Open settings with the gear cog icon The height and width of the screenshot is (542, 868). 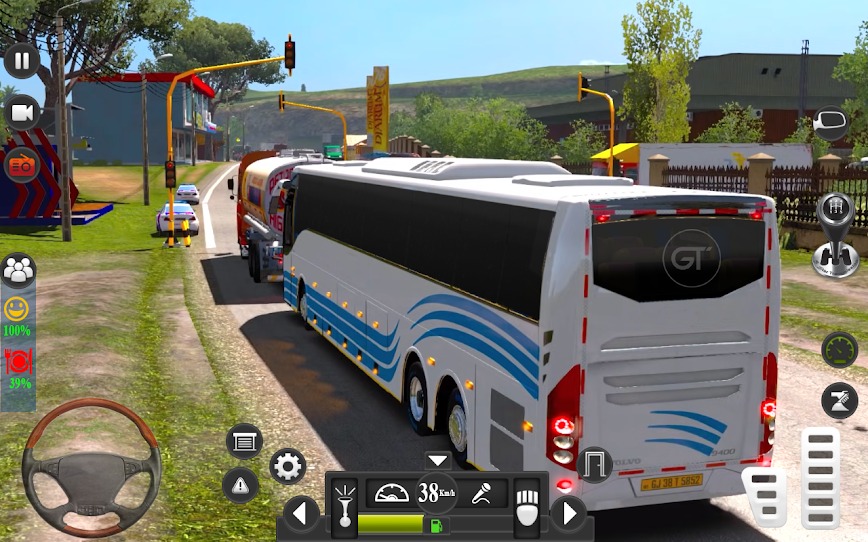click(288, 466)
